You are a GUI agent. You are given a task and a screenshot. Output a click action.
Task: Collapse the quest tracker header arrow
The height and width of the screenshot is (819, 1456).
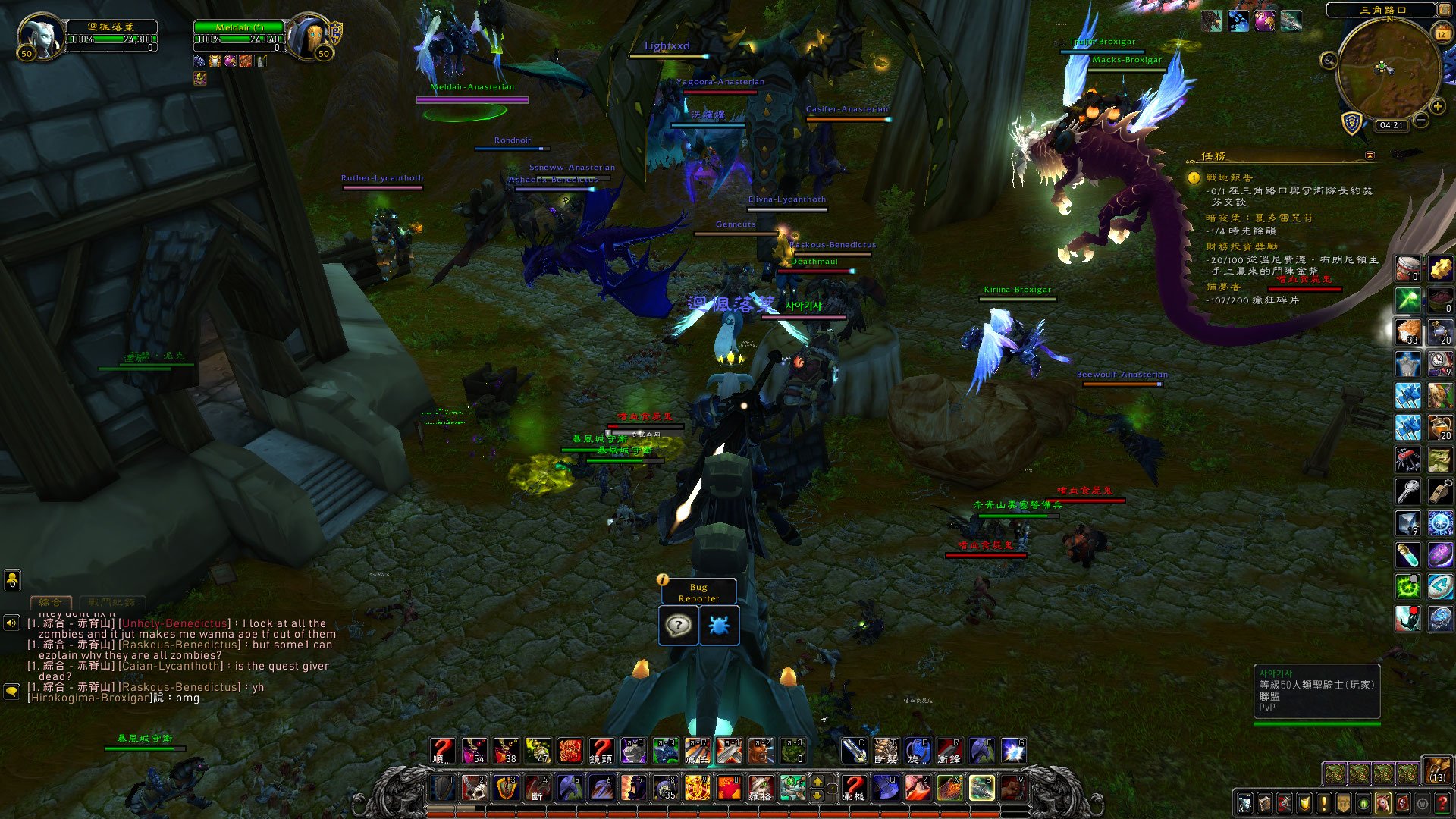click(x=1370, y=155)
